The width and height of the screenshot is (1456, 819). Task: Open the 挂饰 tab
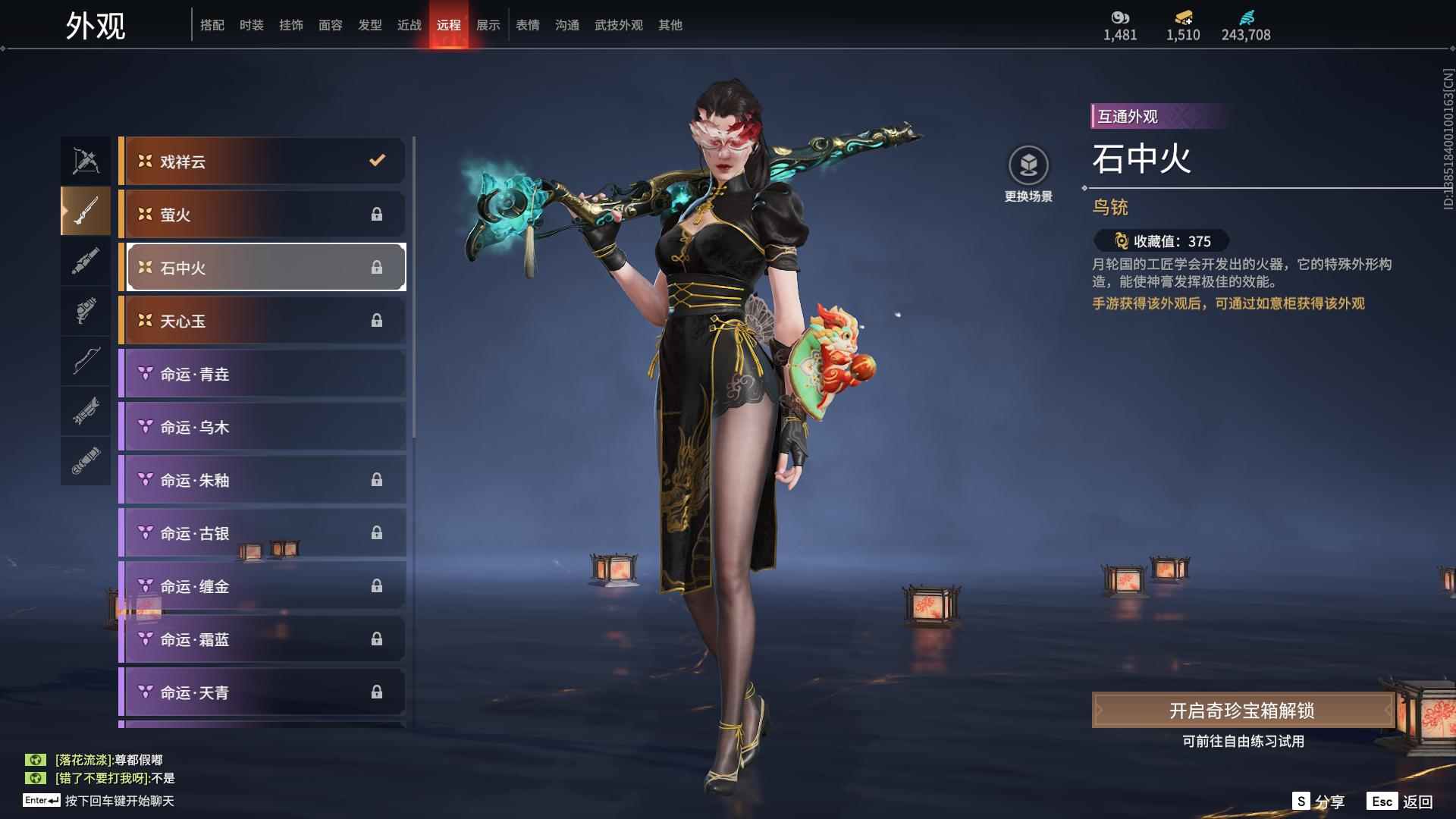click(x=290, y=25)
